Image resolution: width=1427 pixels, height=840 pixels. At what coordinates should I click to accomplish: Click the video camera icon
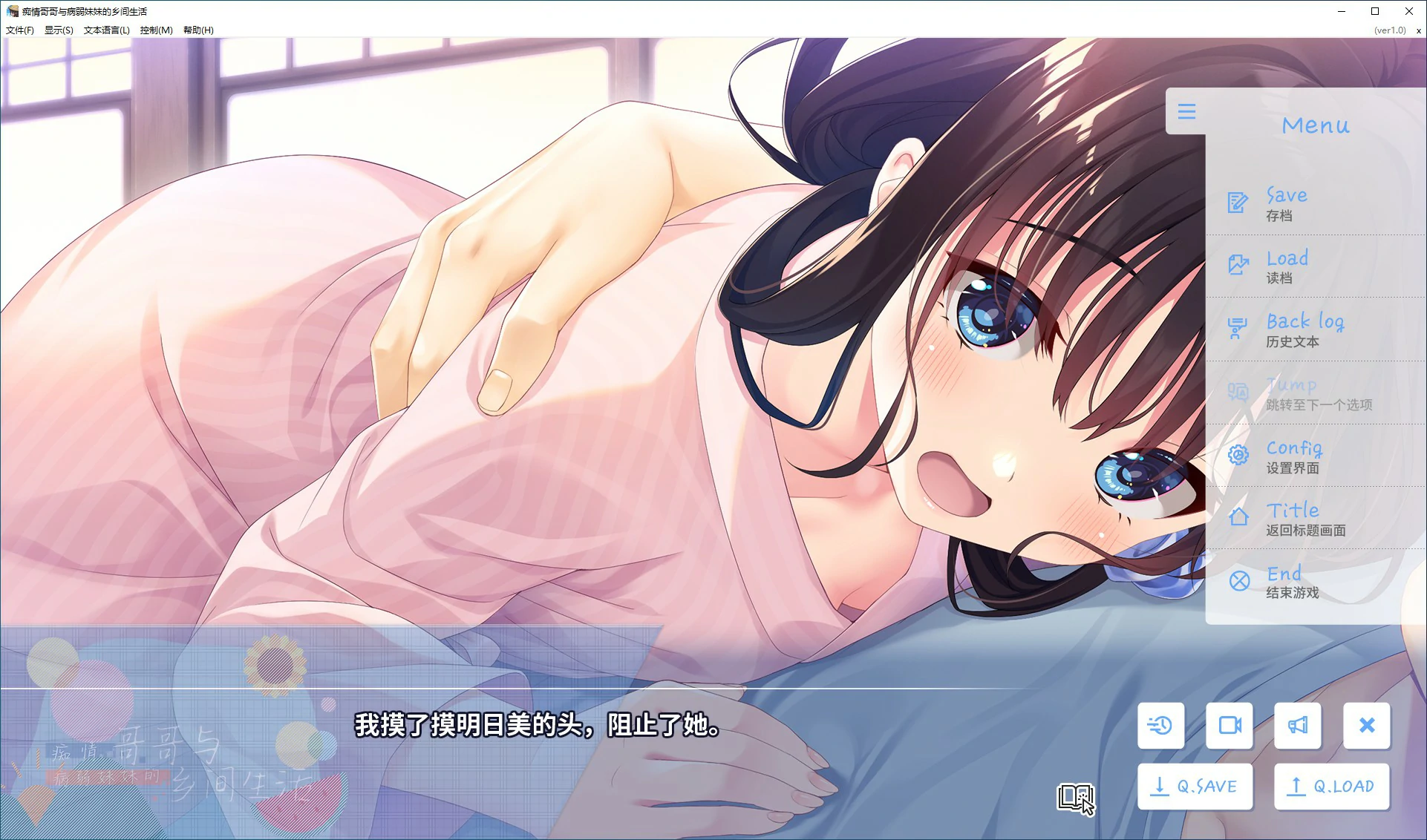(x=1229, y=726)
